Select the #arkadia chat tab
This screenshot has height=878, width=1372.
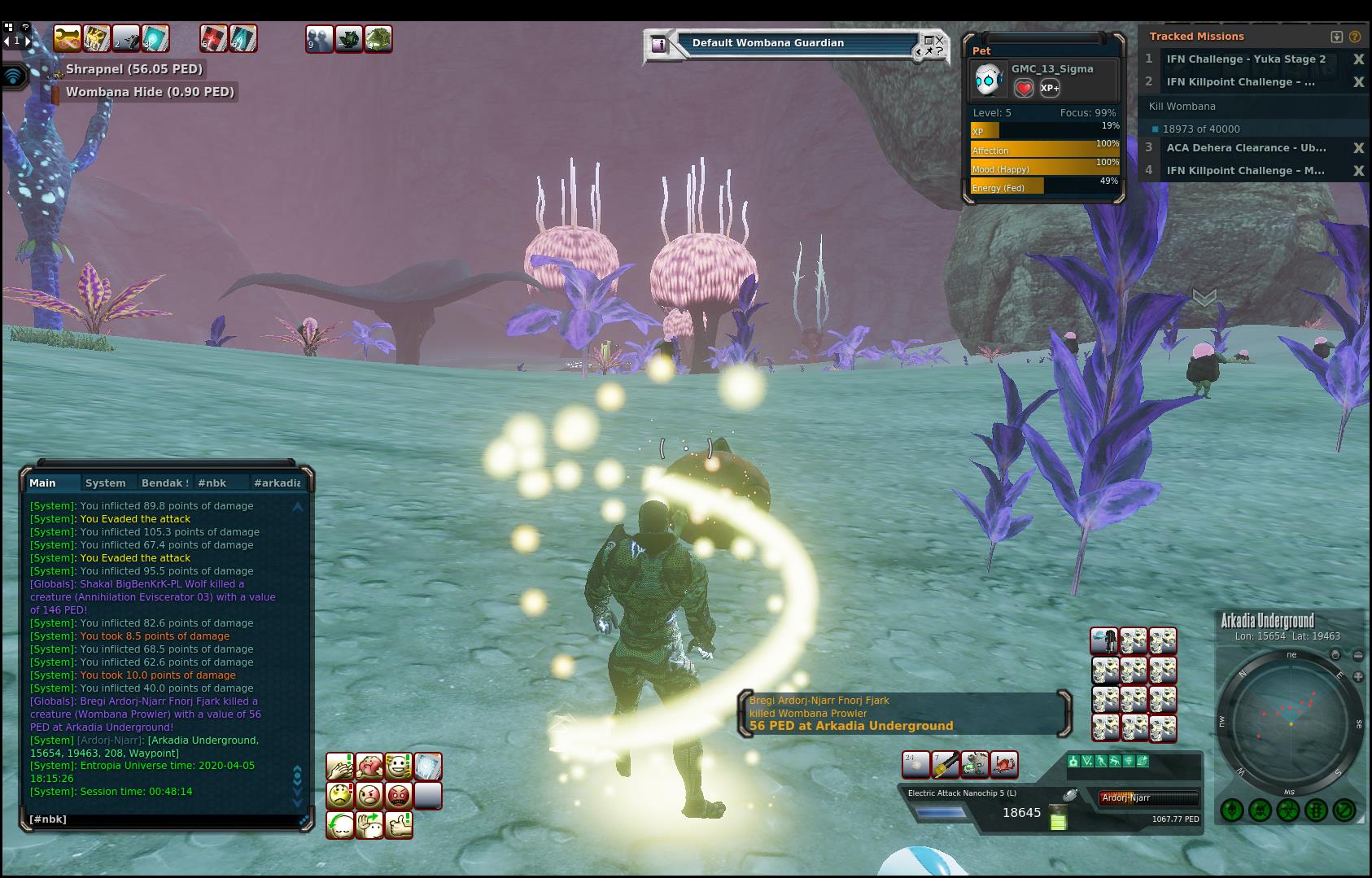(x=277, y=483)
